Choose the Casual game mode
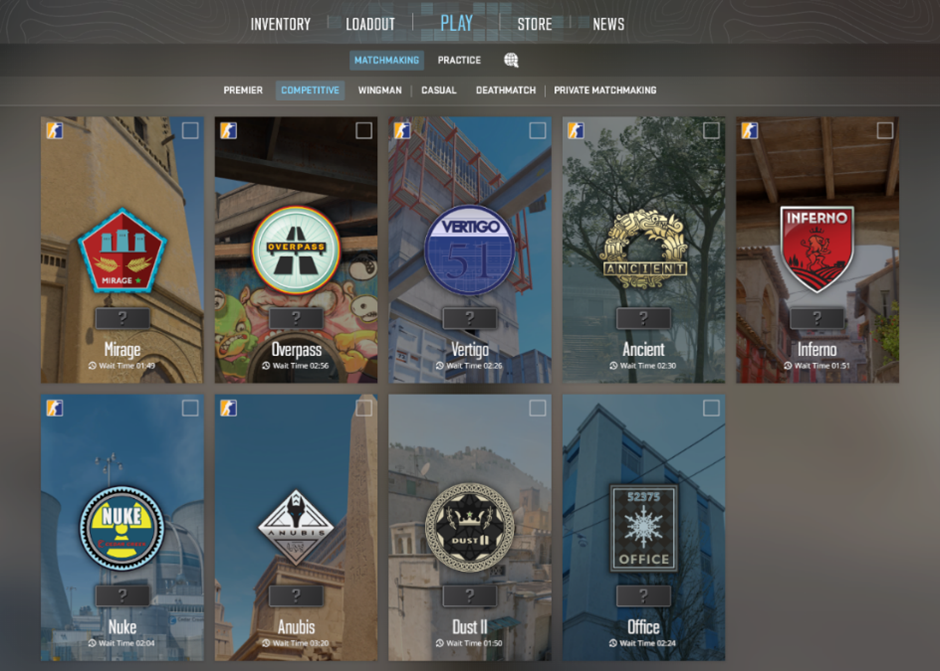Screen dimensions: 940x671 click(x=439, y=90)
